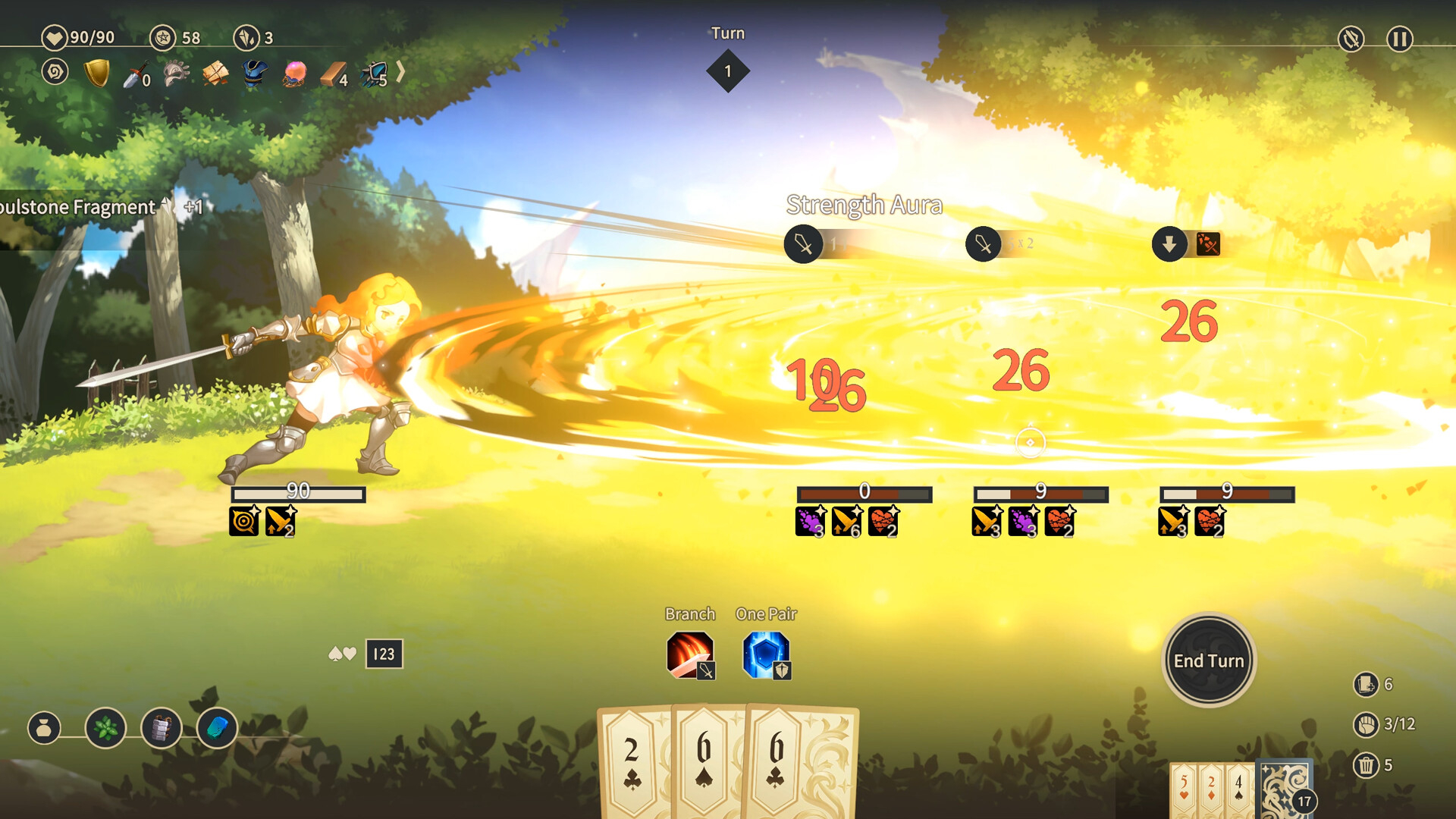This screenshot has width=1456, height=819.
Task: Inspect the pink orb relic
Action: pos(294,74)
